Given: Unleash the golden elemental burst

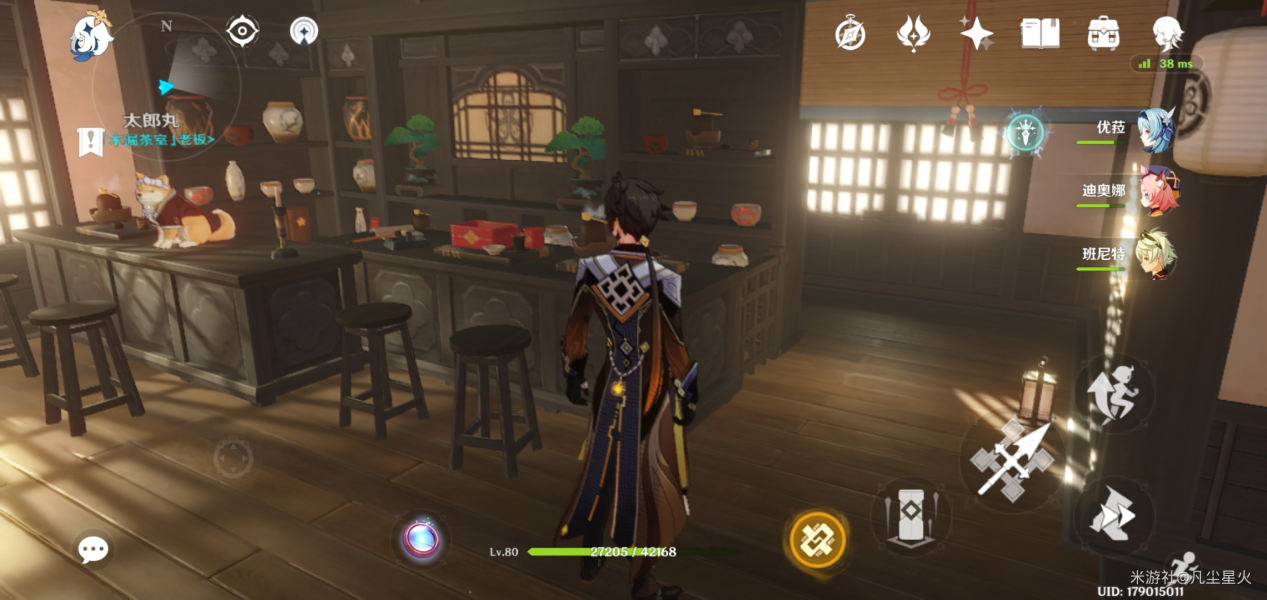Looking at the screenshot, I should pos(818,540).
